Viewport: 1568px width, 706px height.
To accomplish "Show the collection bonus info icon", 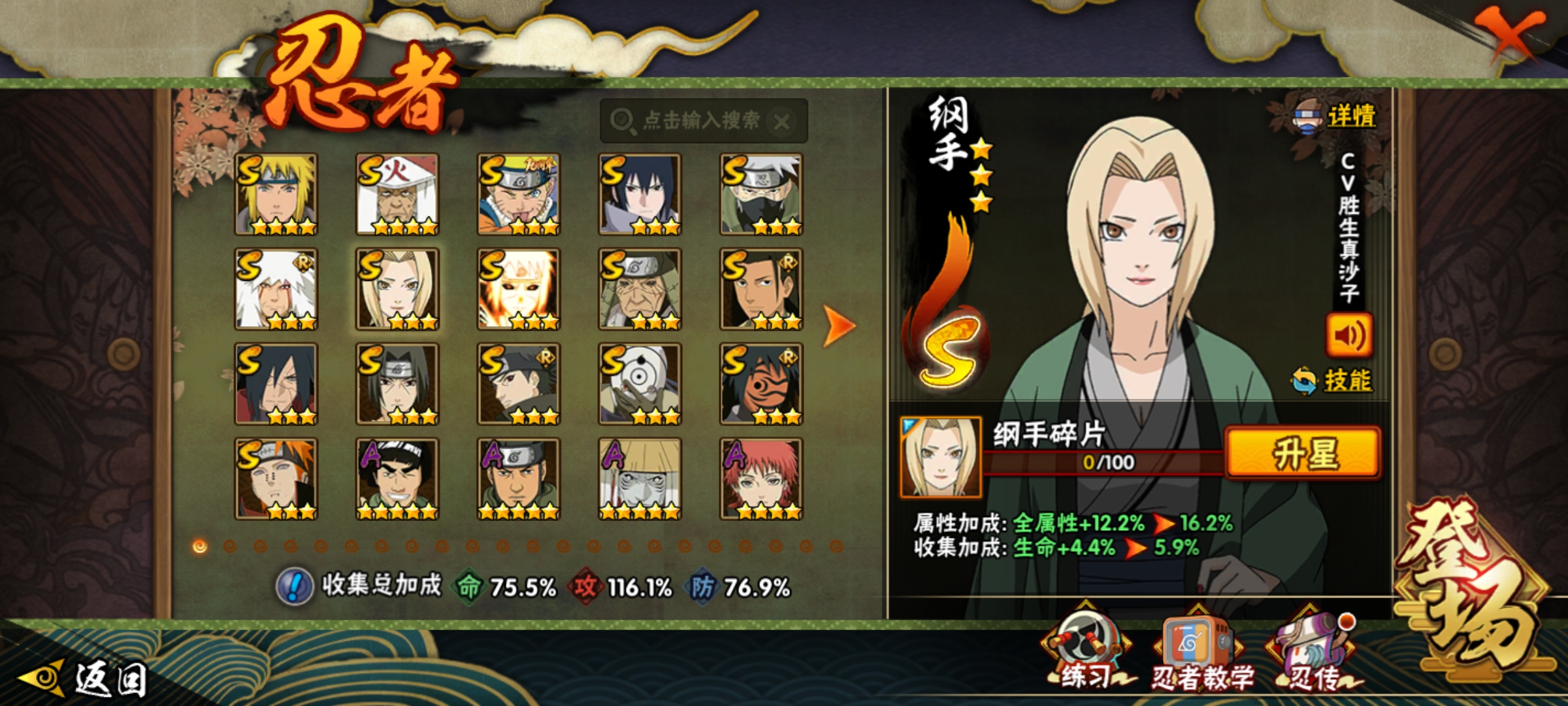I will [x=295, y=586].
